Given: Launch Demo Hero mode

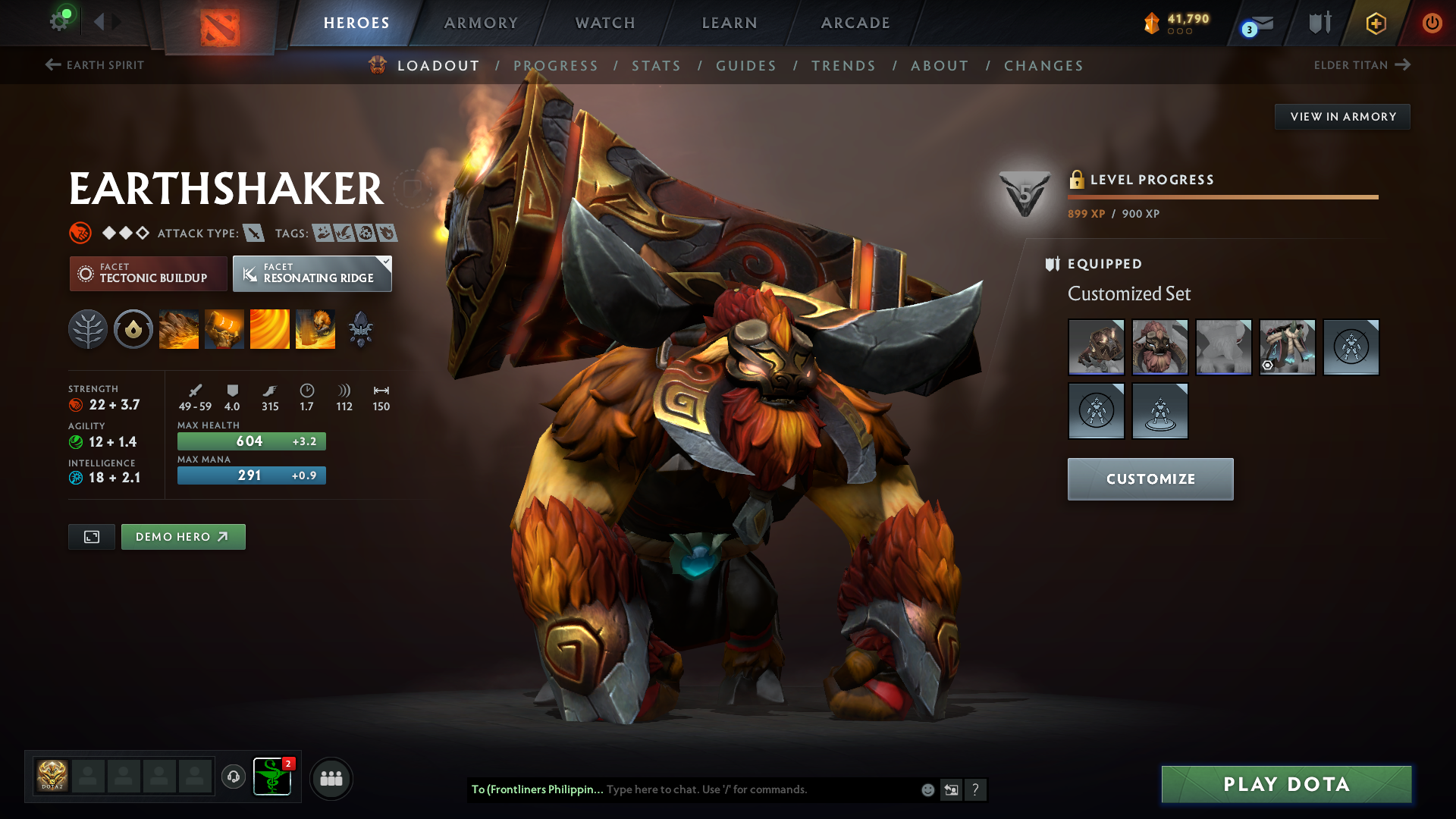Looking at the screenshot, I should click(183, 537).
